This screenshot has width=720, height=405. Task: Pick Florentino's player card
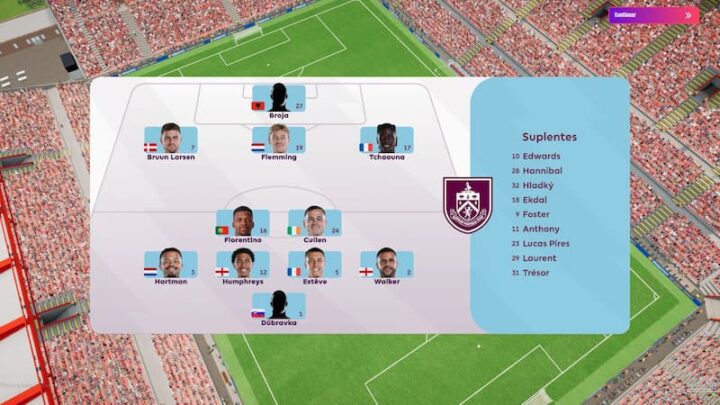[x=243, y=224]
